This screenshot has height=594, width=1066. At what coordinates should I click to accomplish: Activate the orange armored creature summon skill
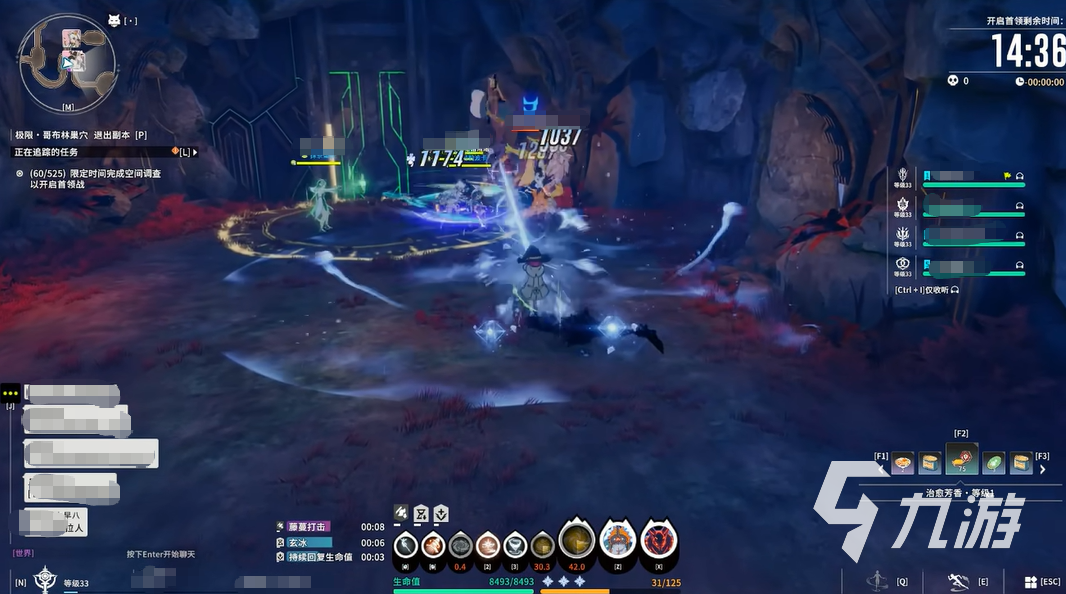(x=617, y=541)
